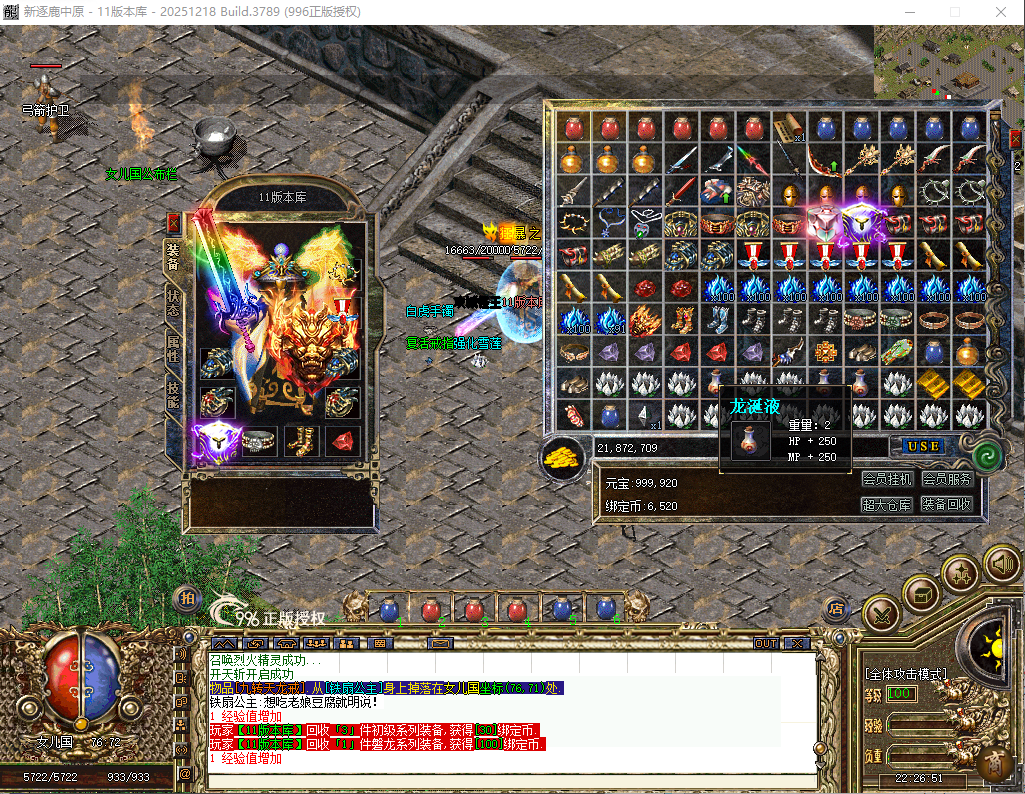1025x794 pixels.
Task: Click the gold ingot pile icon
Action: click(x=562, y=458)
